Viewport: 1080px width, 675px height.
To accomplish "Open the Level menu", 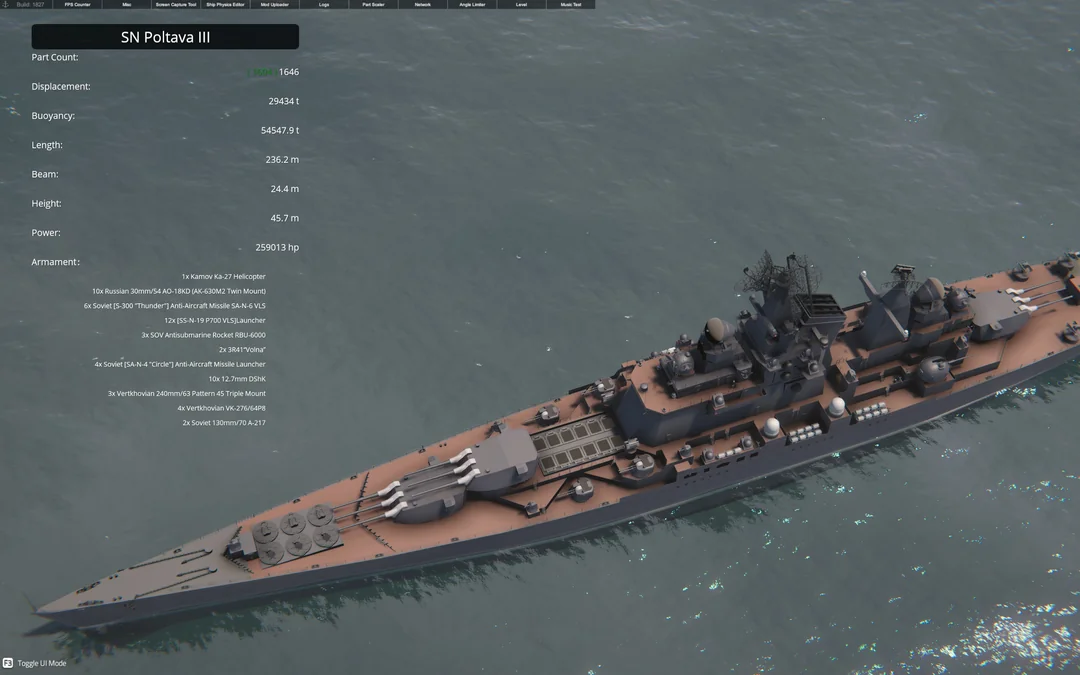I will (x=521, y=5).
